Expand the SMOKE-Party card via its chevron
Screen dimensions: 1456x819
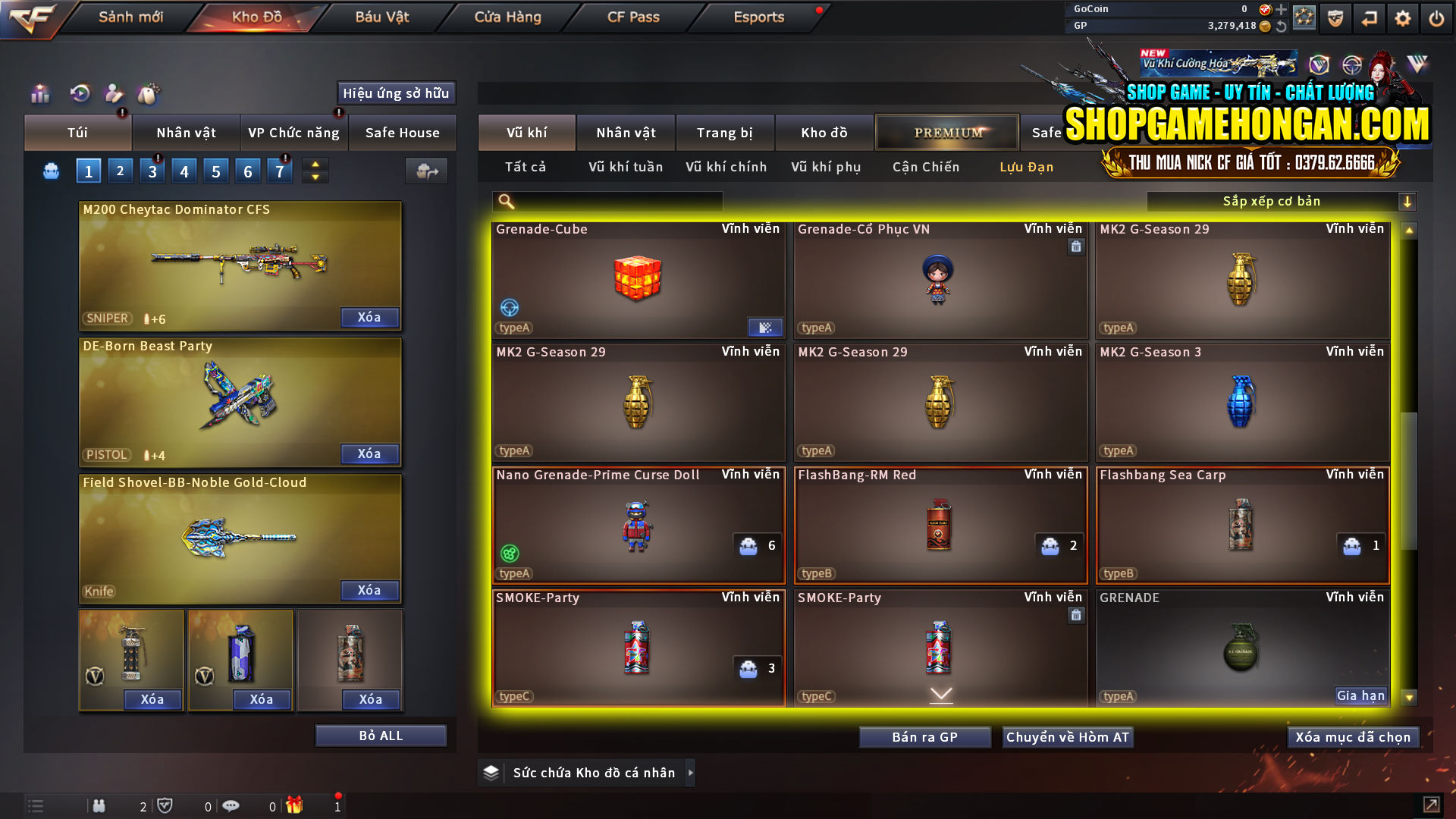click(x=940, y=694)
